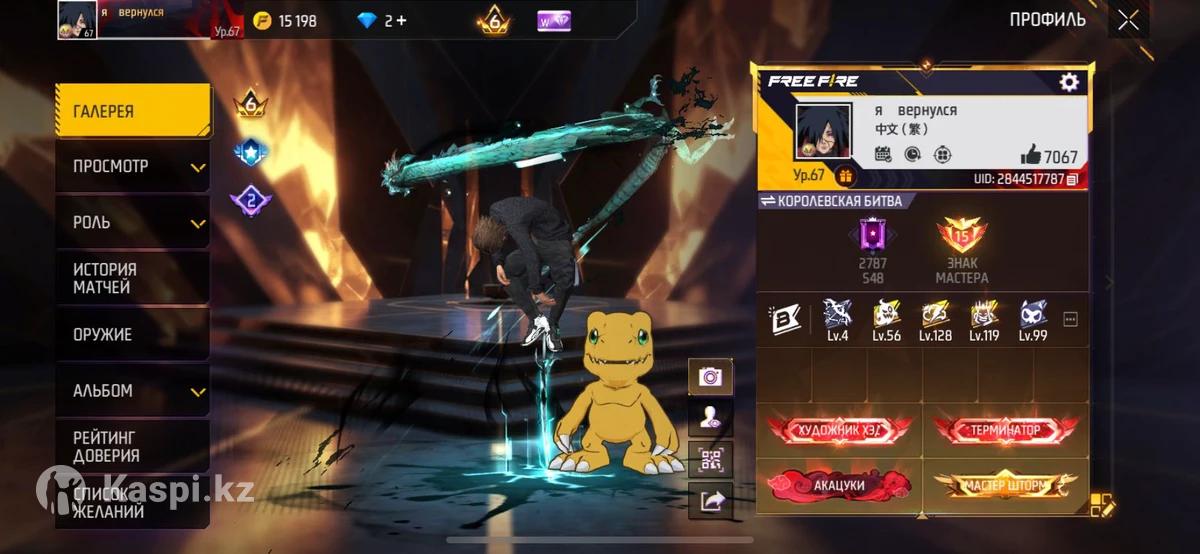Select the Терминатор title banner
This screenshot has width=1200, height=554.
pyautogui.click(x=1005, y=430)
